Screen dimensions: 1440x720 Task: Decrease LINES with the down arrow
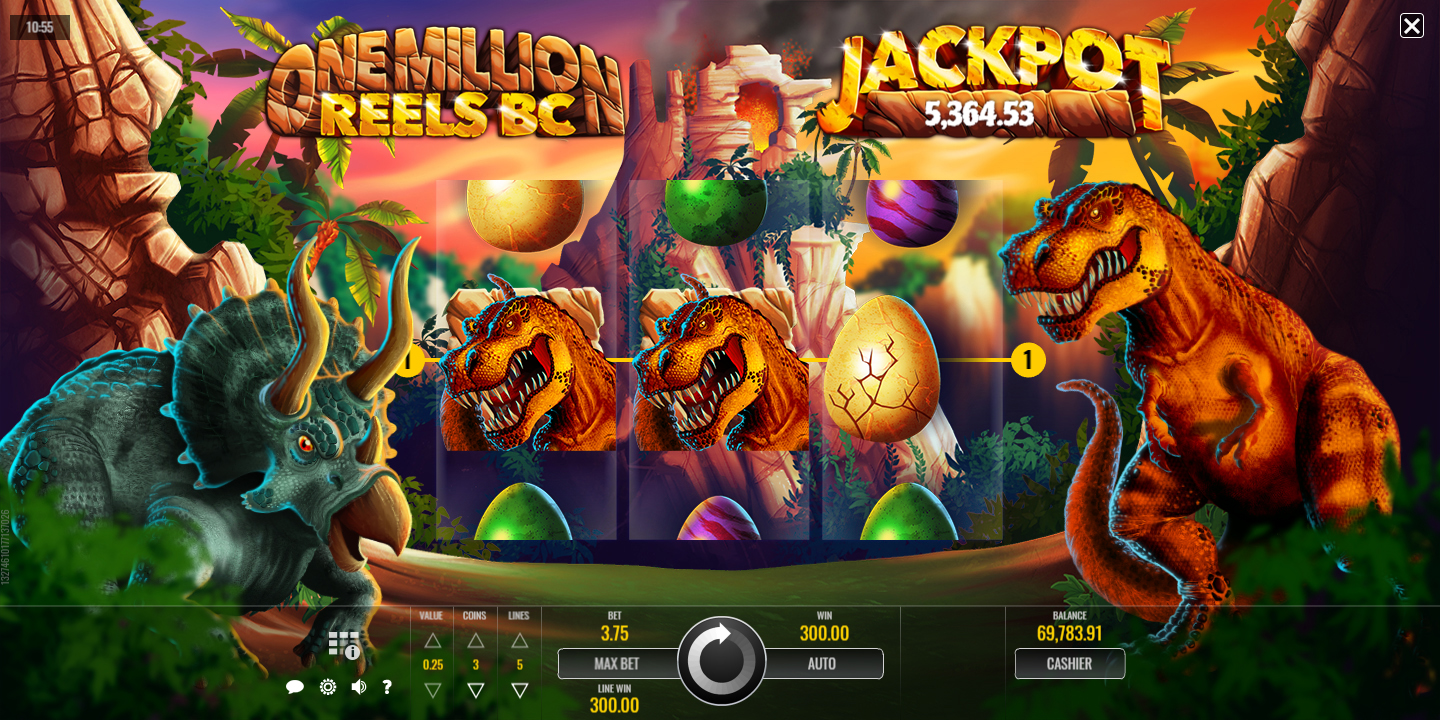[x=519, y=690]
